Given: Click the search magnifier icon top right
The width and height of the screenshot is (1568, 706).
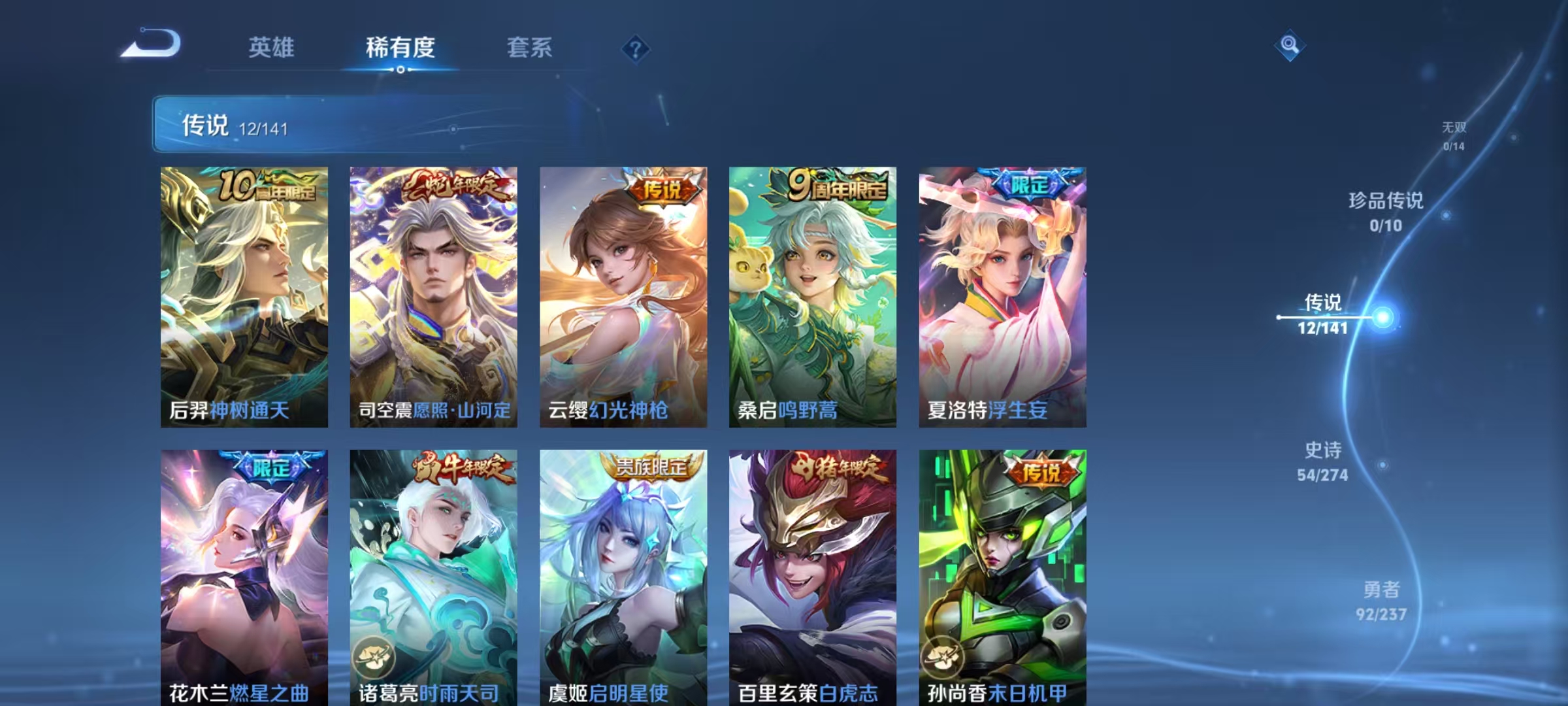Looking at the screenshot, I should [x=1288, y=44].
